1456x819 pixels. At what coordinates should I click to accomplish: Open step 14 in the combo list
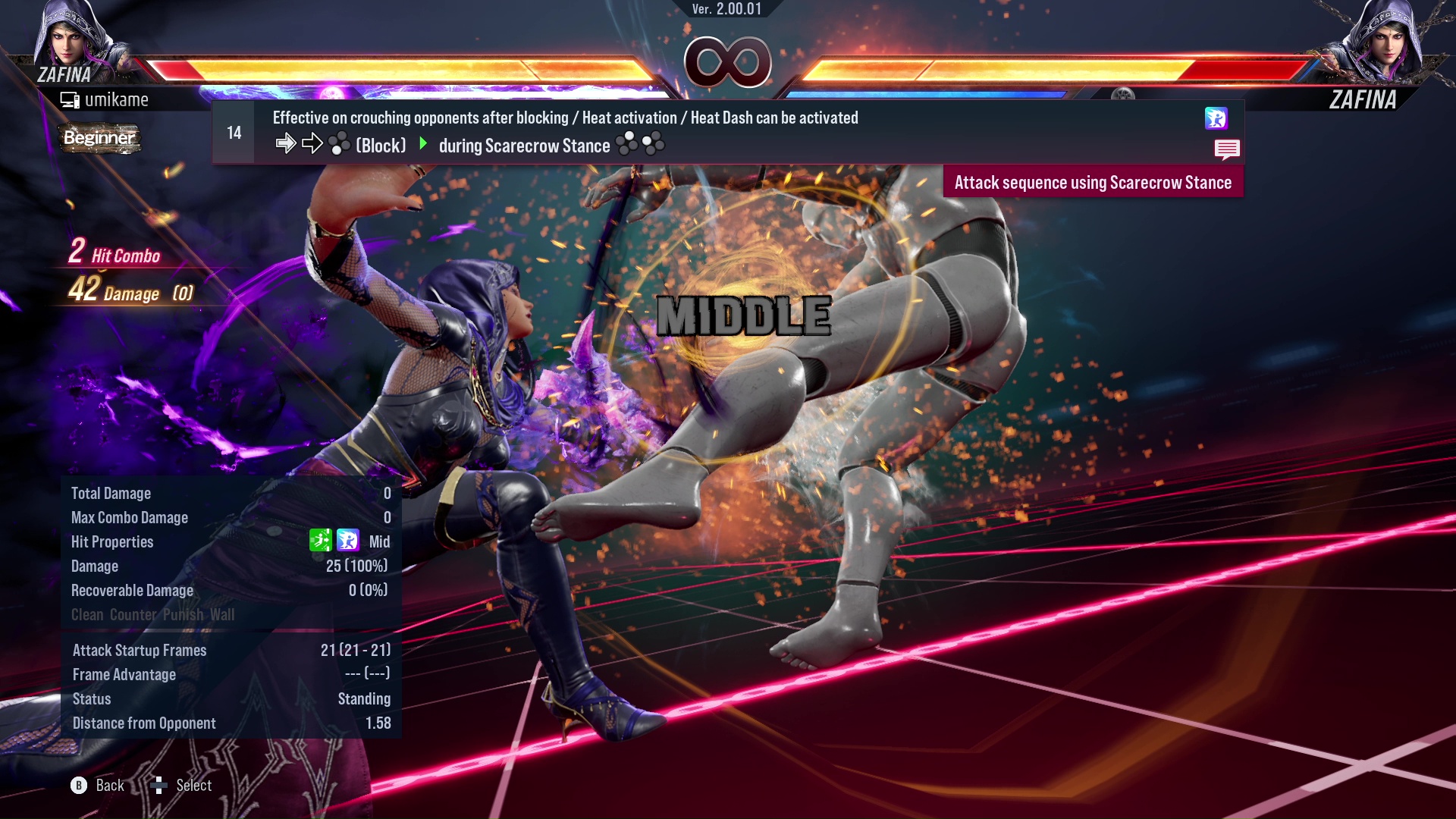pyautogui.click(x=233, y=131)
